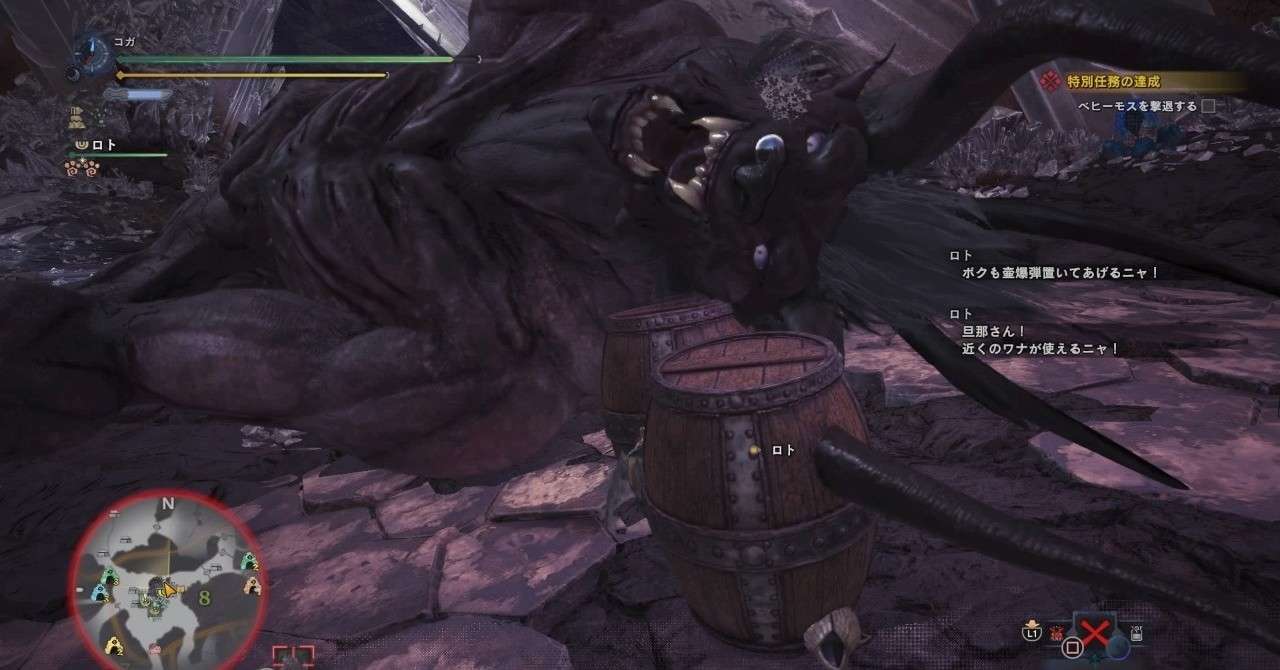Select the red-crossed item in the item bar

tap(1096, 633)
